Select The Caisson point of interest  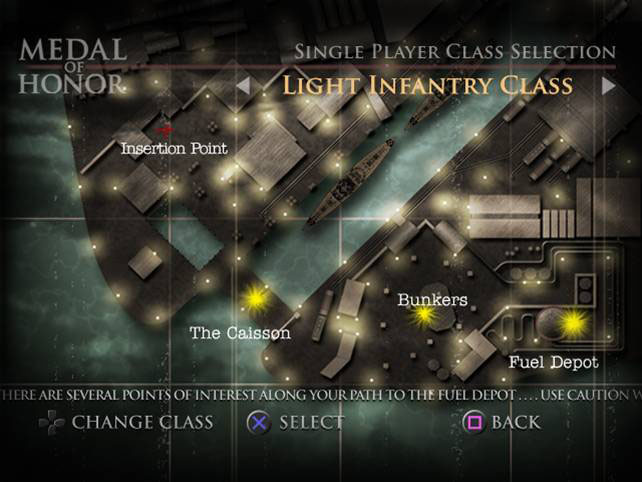pyautogui.click(x=257, y=298)
